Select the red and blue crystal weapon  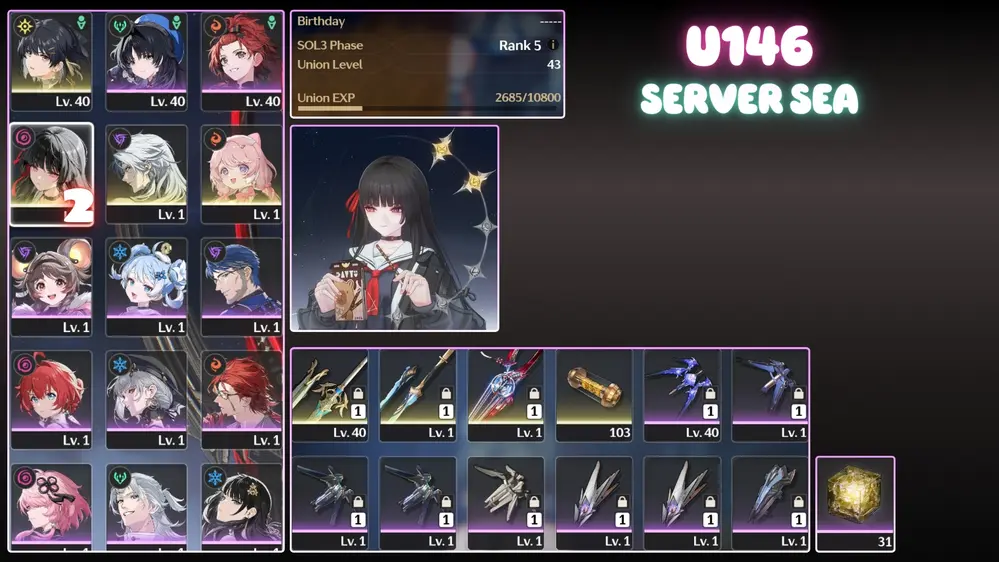pyautogui.click(x=506, y=393)
